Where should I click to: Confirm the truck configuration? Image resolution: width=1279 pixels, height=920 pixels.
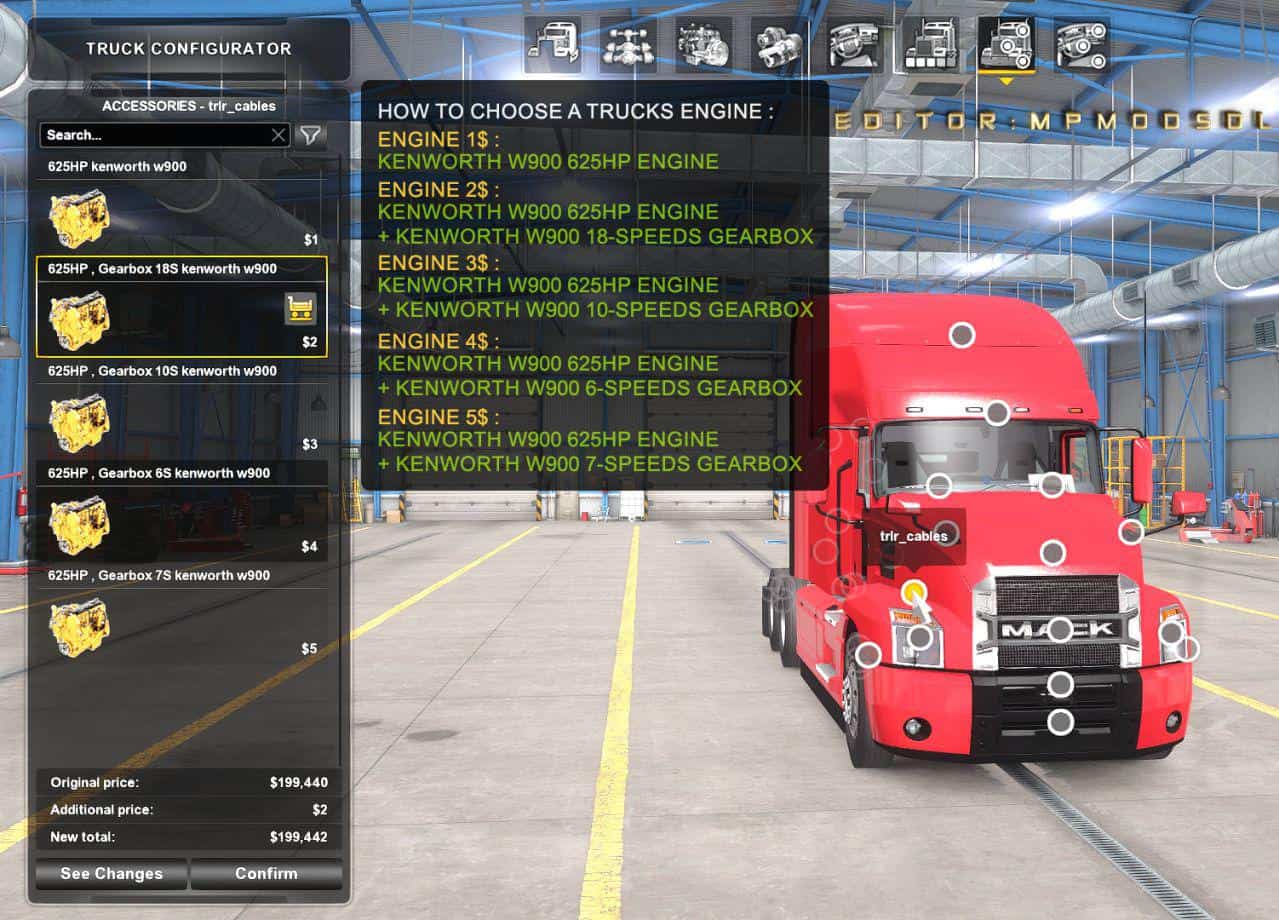266,874
